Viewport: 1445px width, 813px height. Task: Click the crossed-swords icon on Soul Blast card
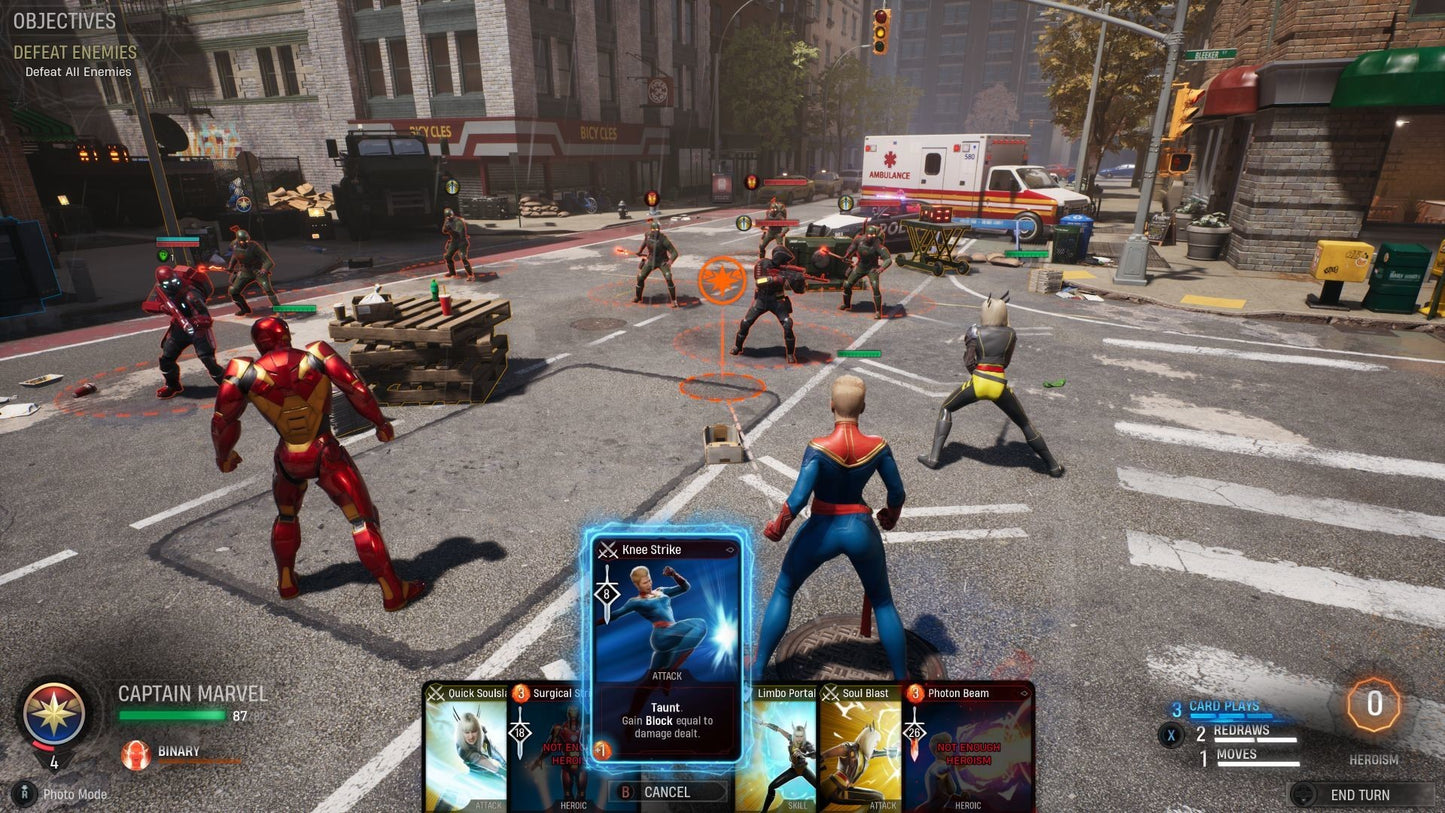click(830, 692)
